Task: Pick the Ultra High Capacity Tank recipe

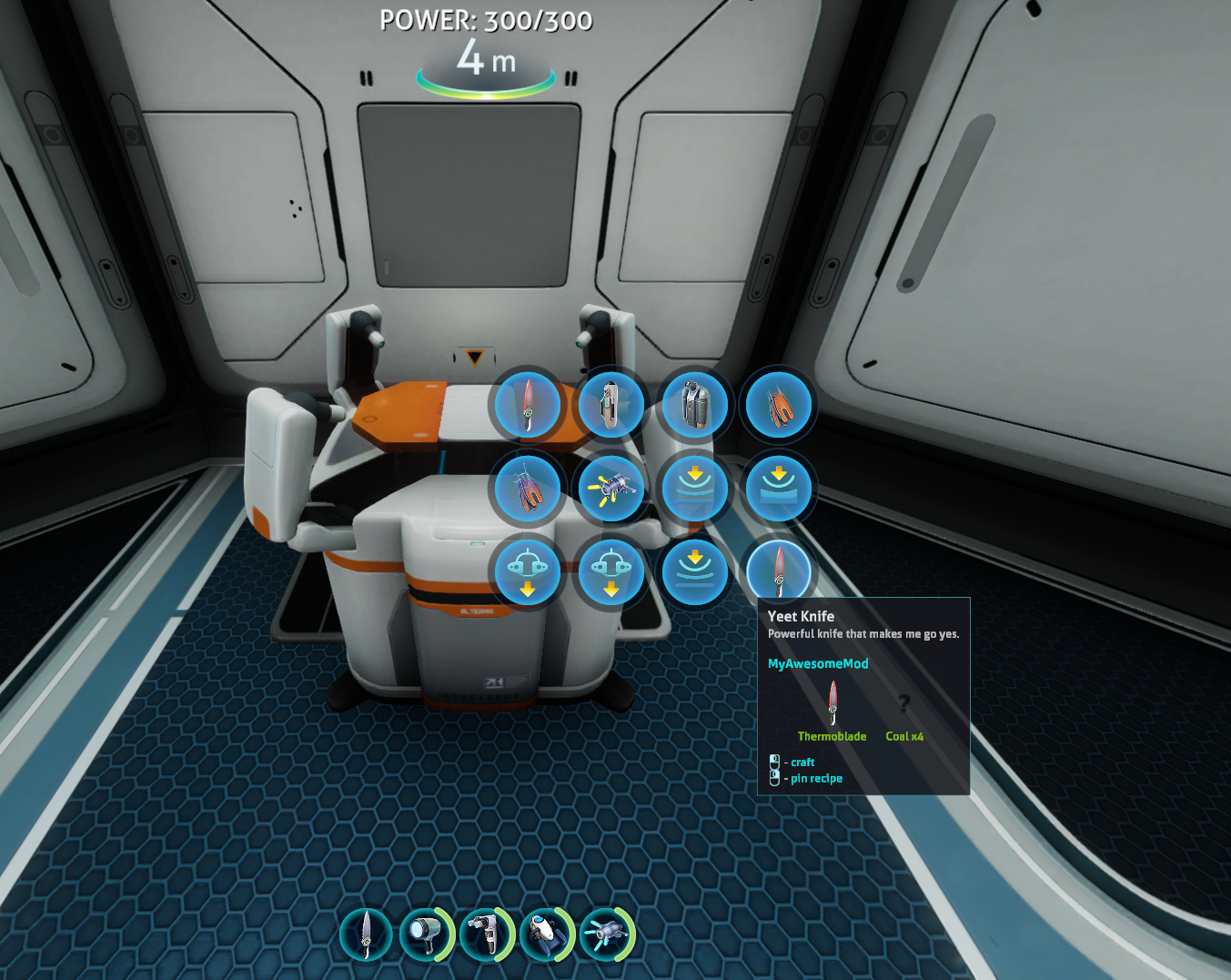Action: pyautogui.click(x=694, y=405)
